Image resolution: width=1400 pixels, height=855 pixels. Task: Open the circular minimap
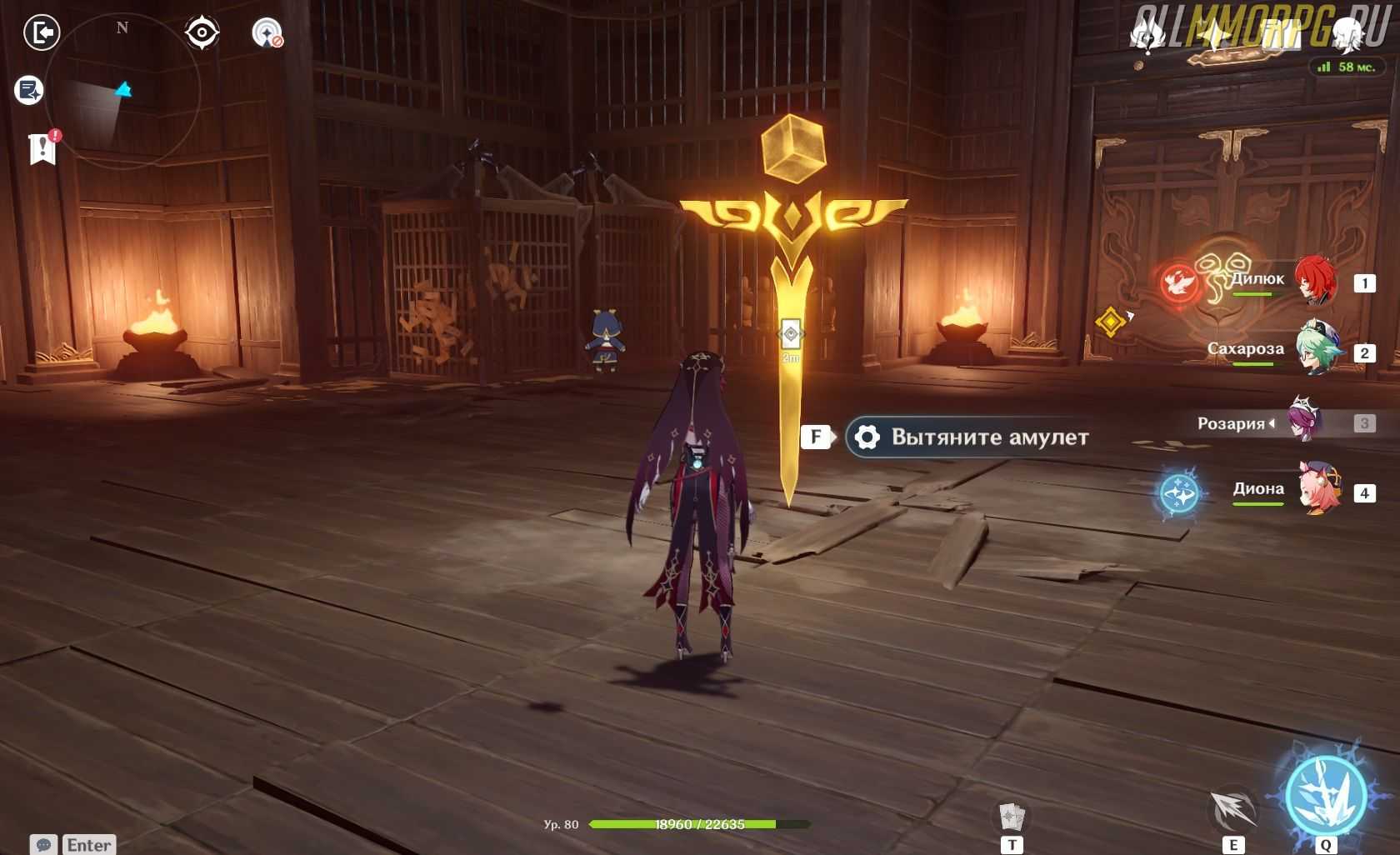click(122, 90)
